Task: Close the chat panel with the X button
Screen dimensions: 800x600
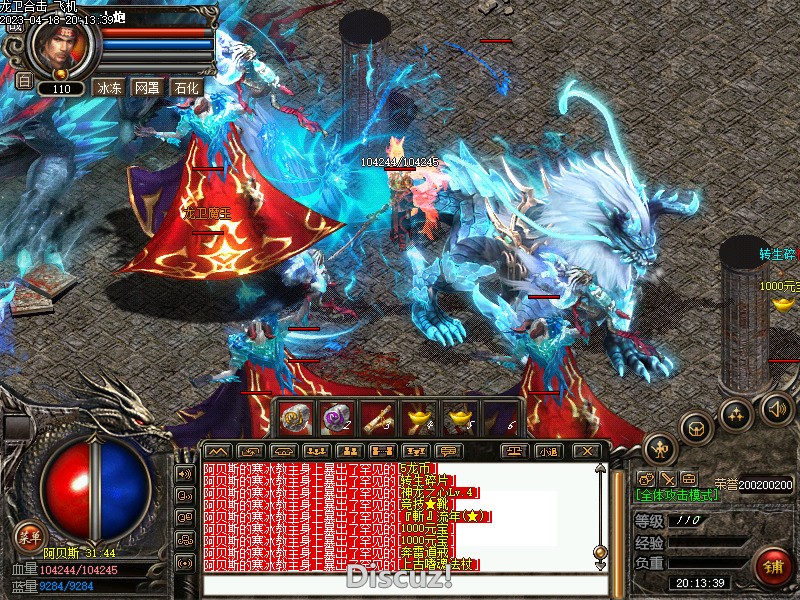Action: (588, 451)
